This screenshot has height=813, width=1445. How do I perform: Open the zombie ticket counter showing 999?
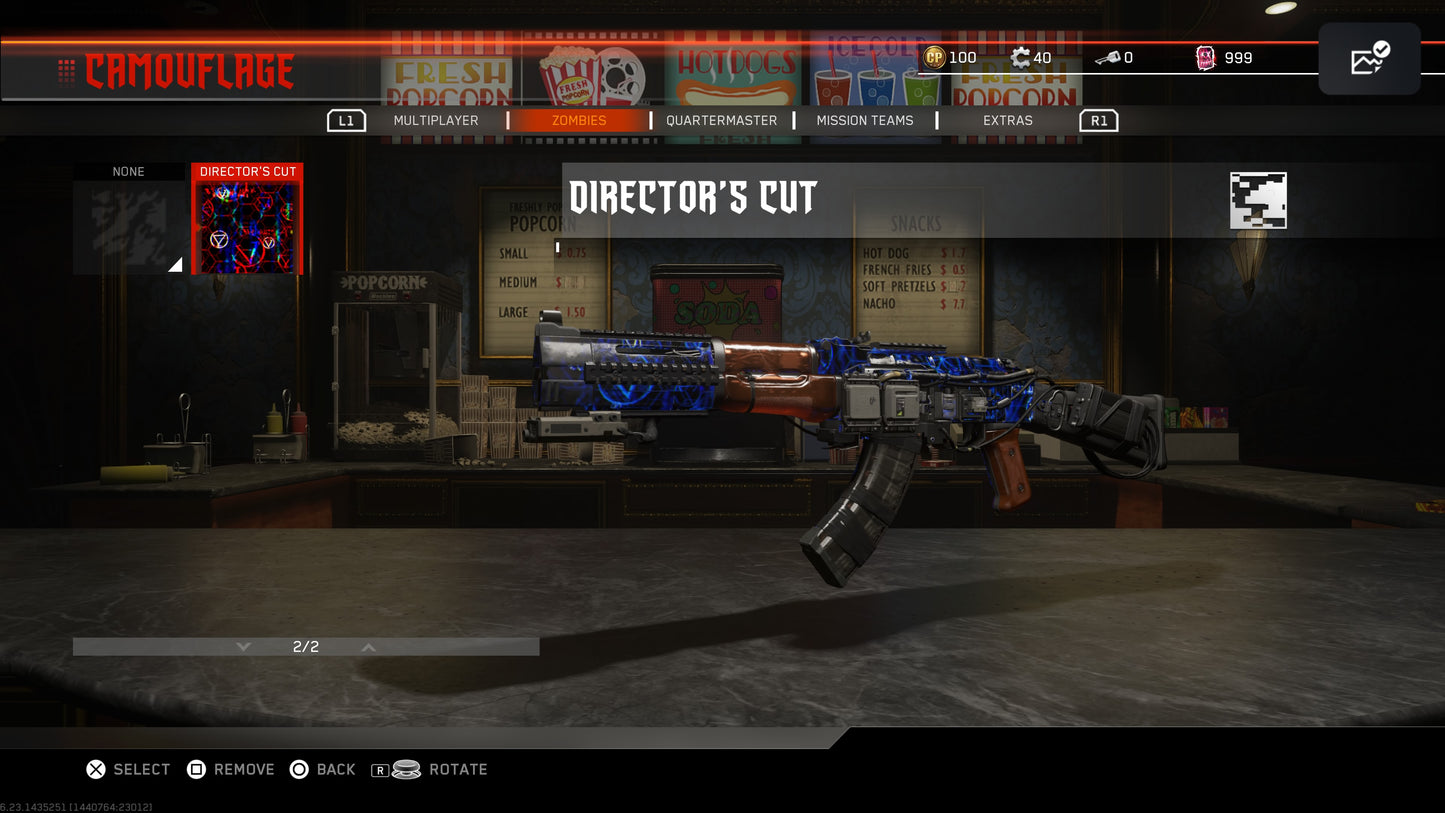(1205, 57)
